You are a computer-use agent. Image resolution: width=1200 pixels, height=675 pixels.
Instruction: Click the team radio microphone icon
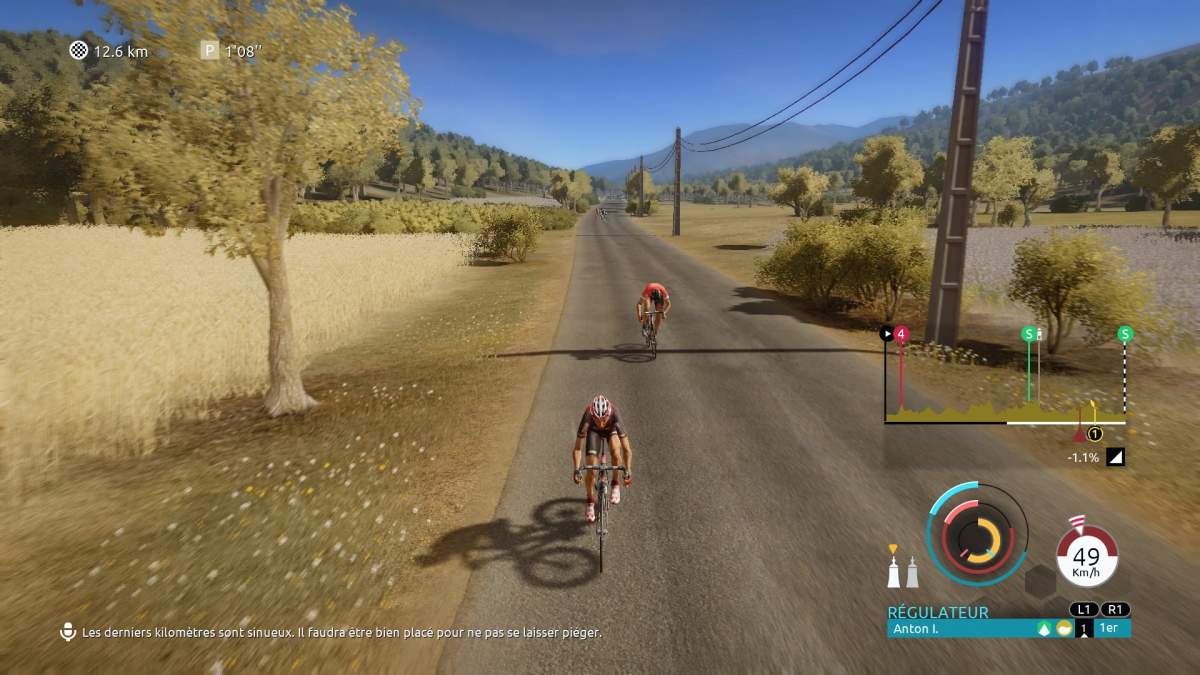tap(68, 632)
